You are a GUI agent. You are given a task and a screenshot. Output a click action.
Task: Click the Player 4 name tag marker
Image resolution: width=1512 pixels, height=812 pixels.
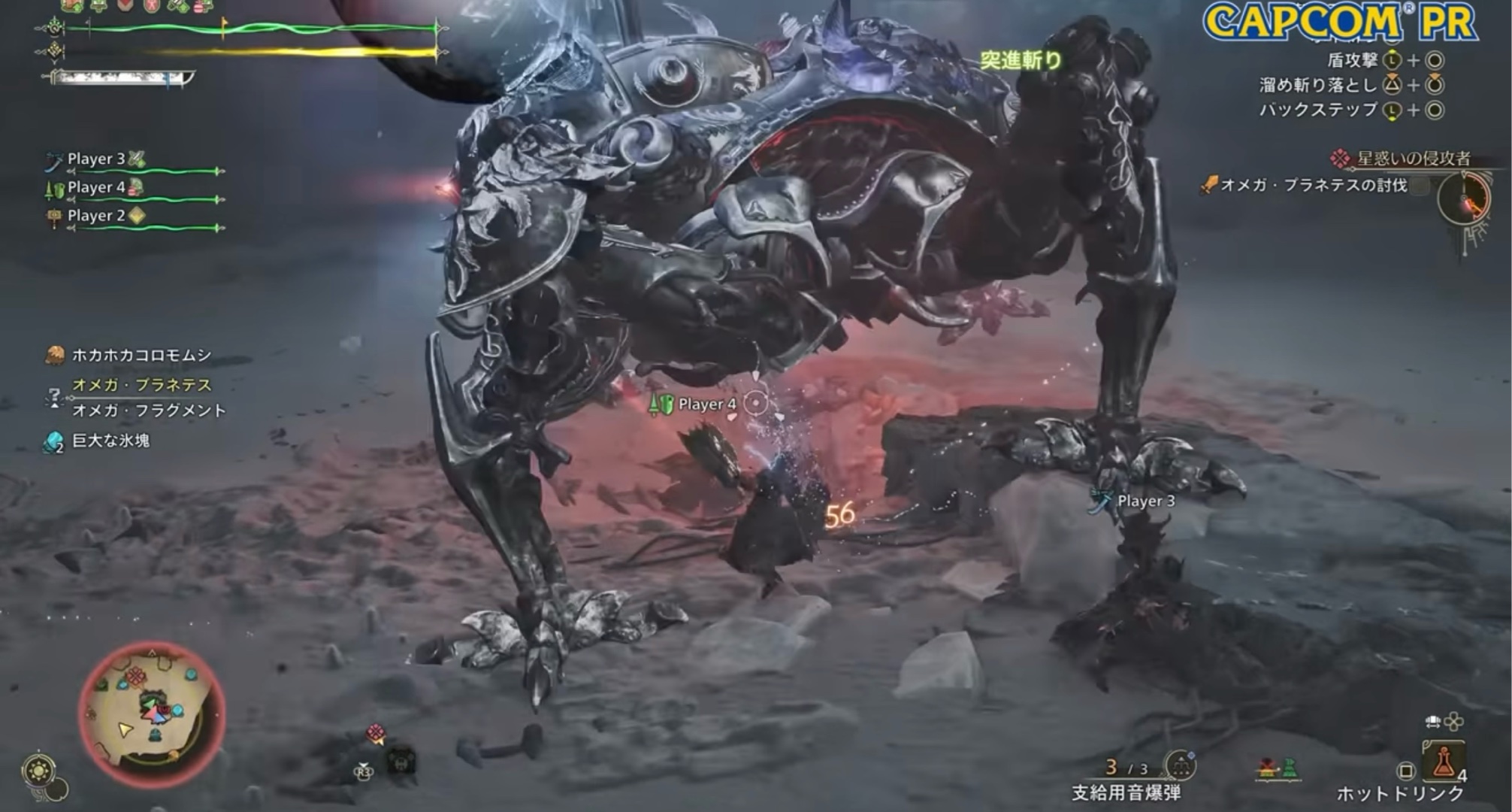(x=706, y=404)
